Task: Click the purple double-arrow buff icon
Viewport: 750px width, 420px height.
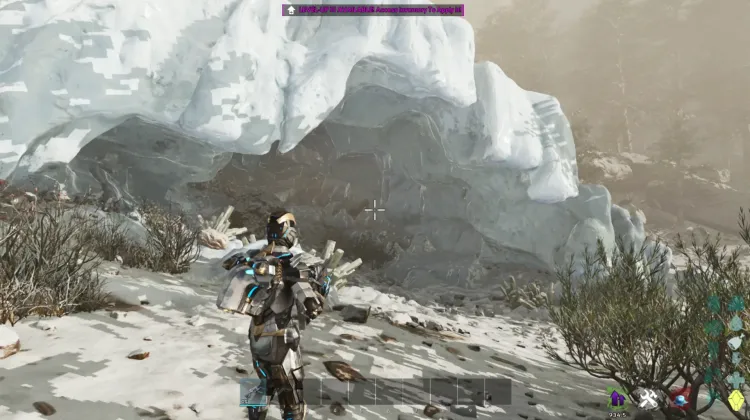Action: tap(617, 397)
